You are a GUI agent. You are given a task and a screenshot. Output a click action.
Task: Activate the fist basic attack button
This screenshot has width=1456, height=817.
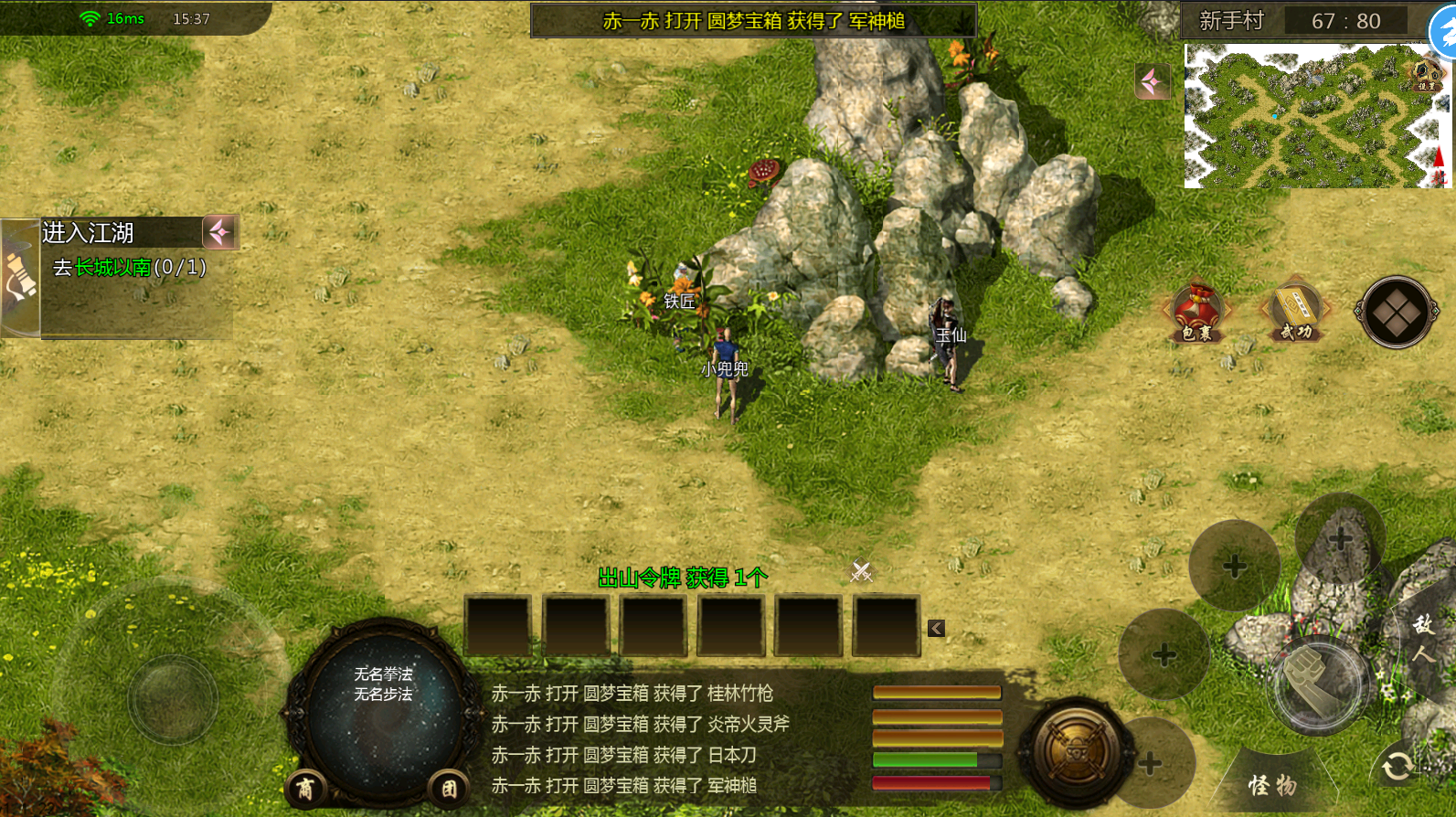coord(1317,682)
